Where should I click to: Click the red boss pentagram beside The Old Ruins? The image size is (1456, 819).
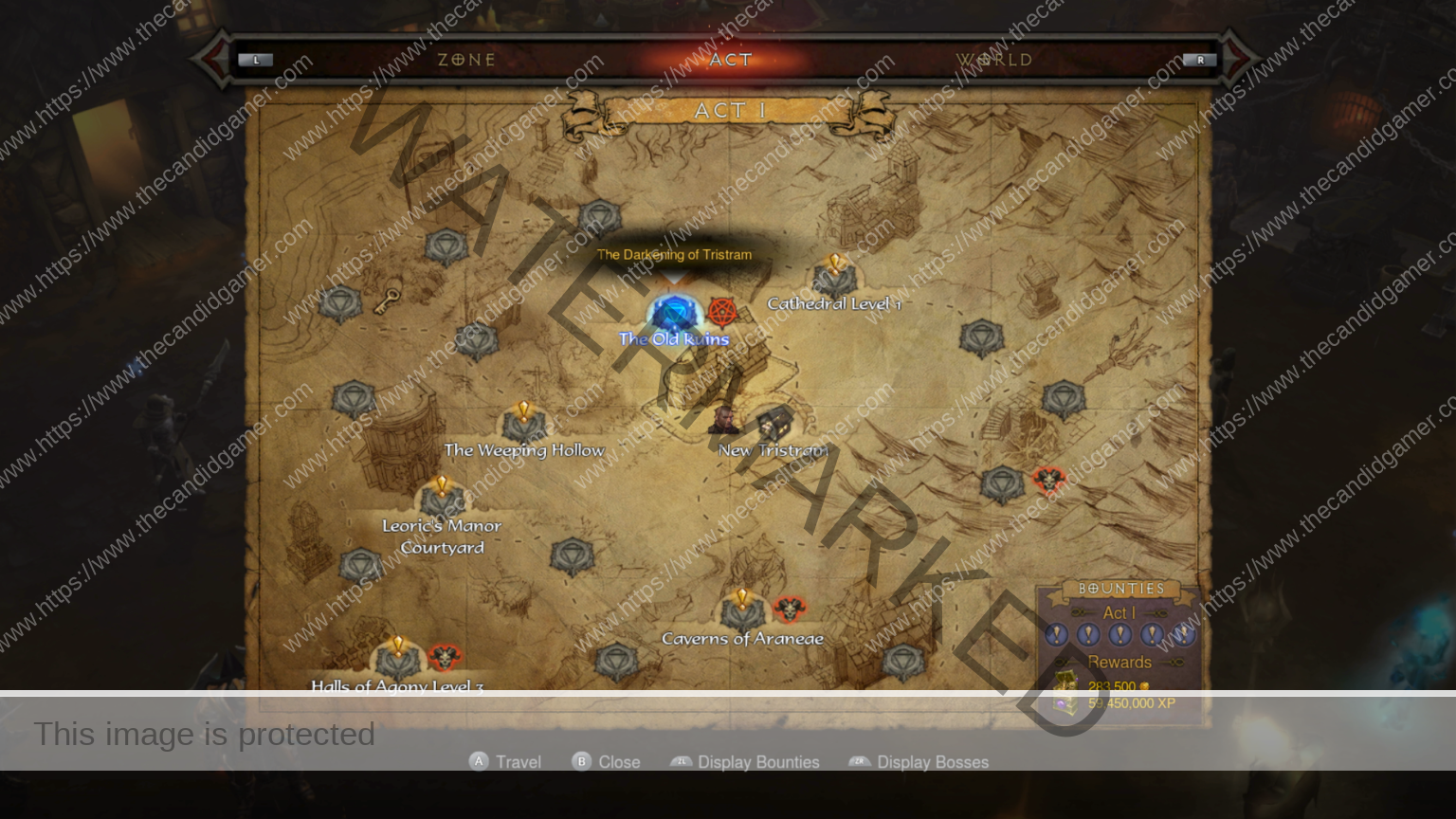click(x=720, y=311)
